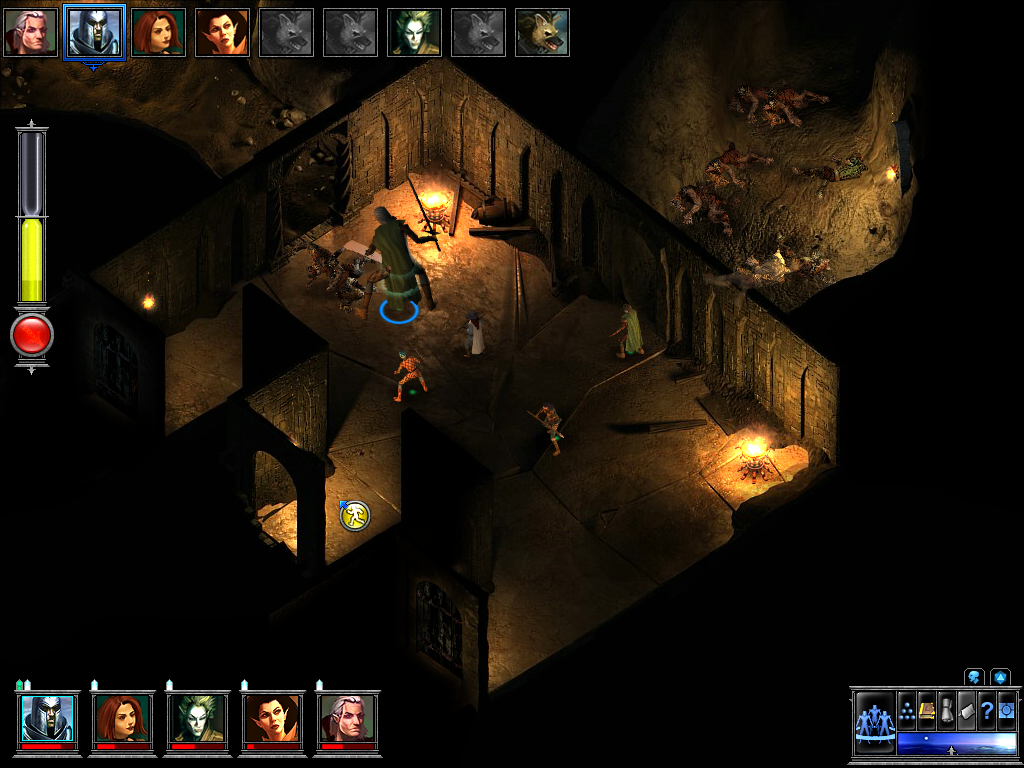The height and width of the screenshot is (768, 1024).
Task: Click the blue polyhedron die tab
Action: point(1000,677)
